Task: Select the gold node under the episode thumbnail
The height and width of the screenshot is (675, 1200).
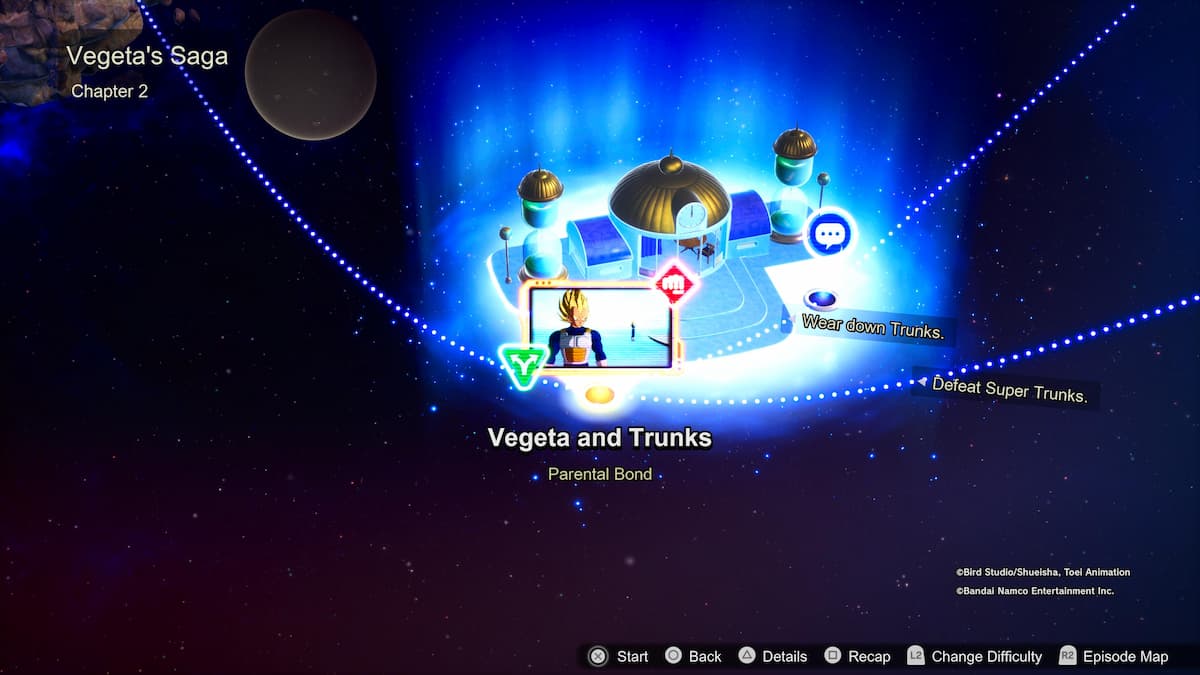Action: [x=600, y=394]
